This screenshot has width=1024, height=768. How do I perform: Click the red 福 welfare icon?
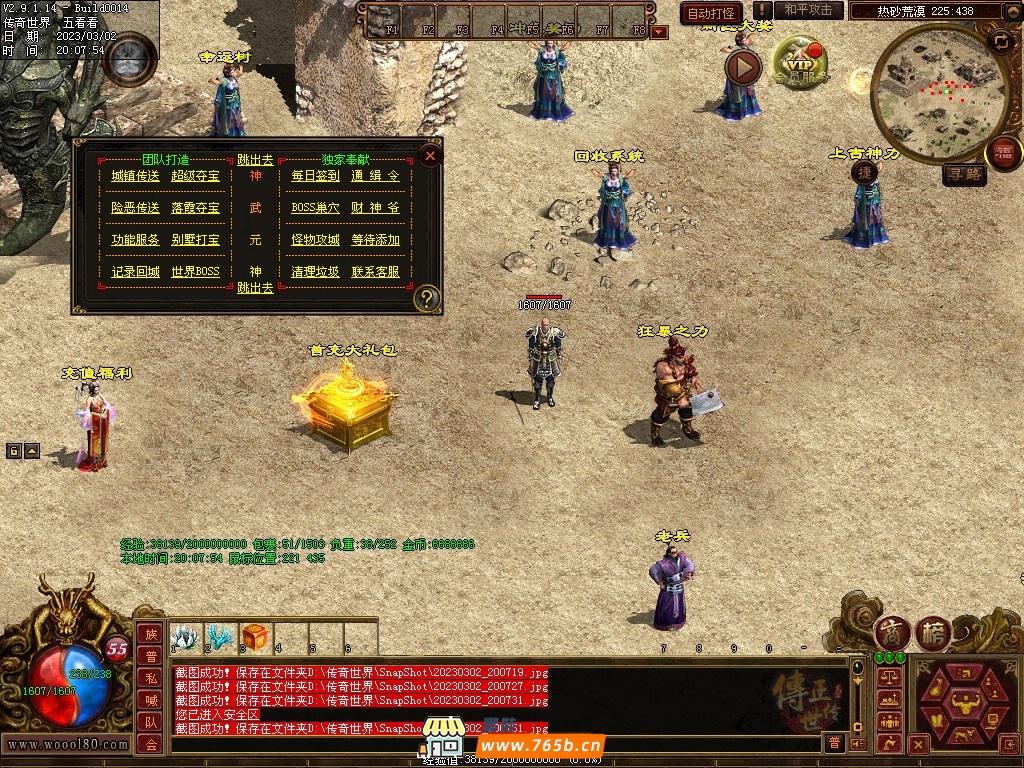coord(1004,153)
